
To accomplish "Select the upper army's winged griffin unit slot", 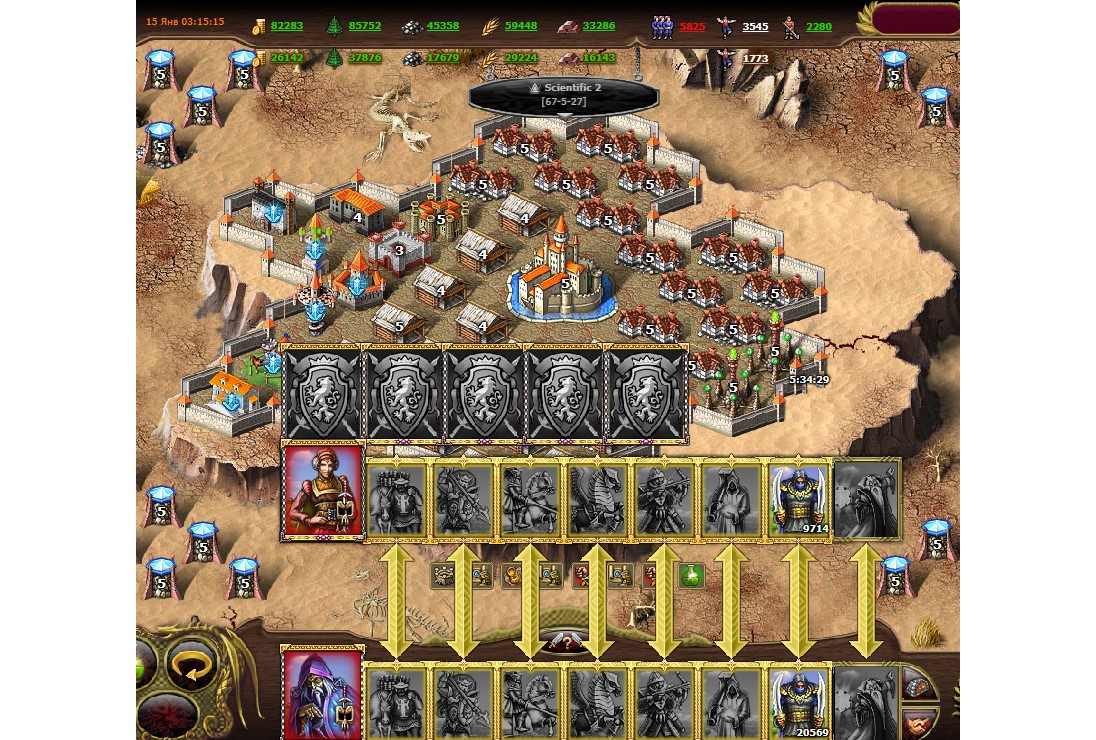I will tap(596, 499).
